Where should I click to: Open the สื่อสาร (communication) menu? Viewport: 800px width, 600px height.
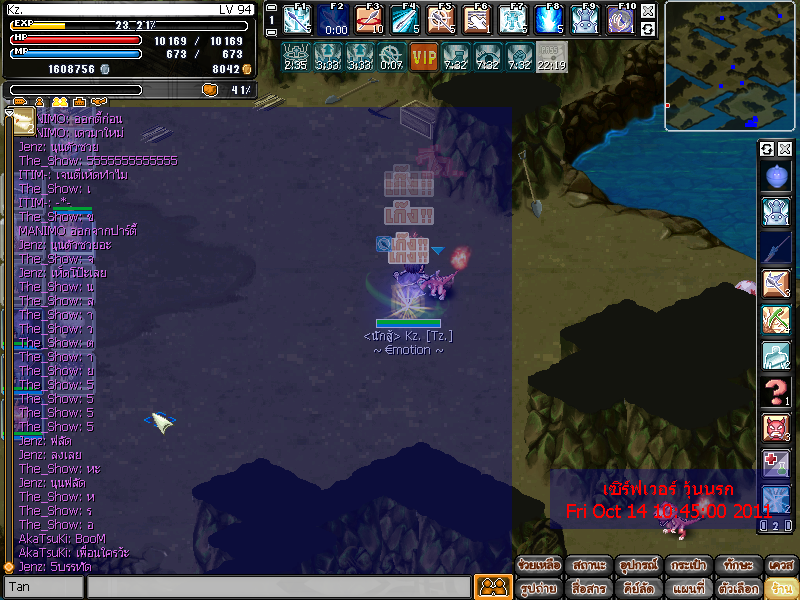click(589, 588)
